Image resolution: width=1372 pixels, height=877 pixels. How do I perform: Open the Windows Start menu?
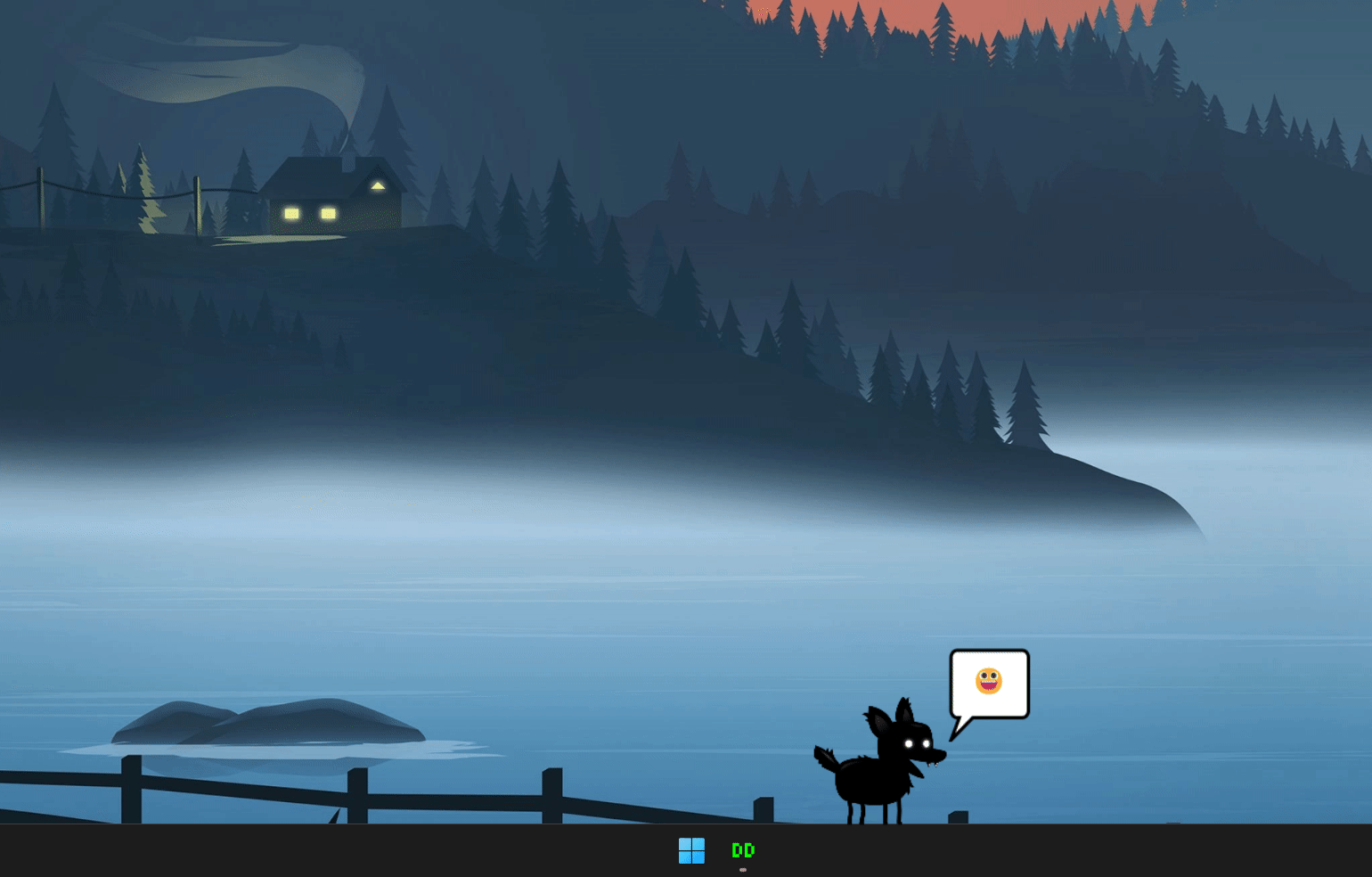(x=692, y=851)
